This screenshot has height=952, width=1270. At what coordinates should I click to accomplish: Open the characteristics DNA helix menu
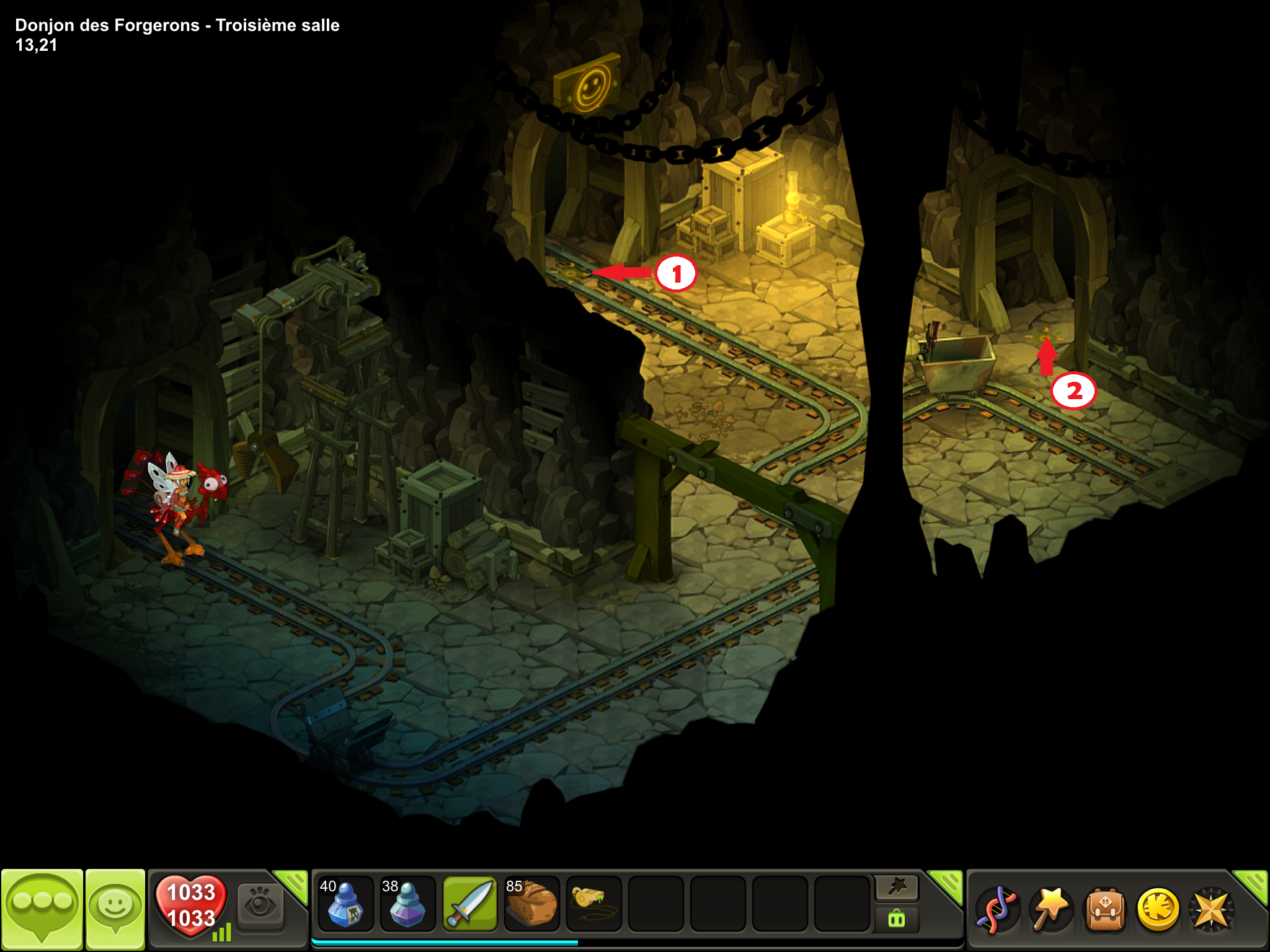click(x=997, y=910)
